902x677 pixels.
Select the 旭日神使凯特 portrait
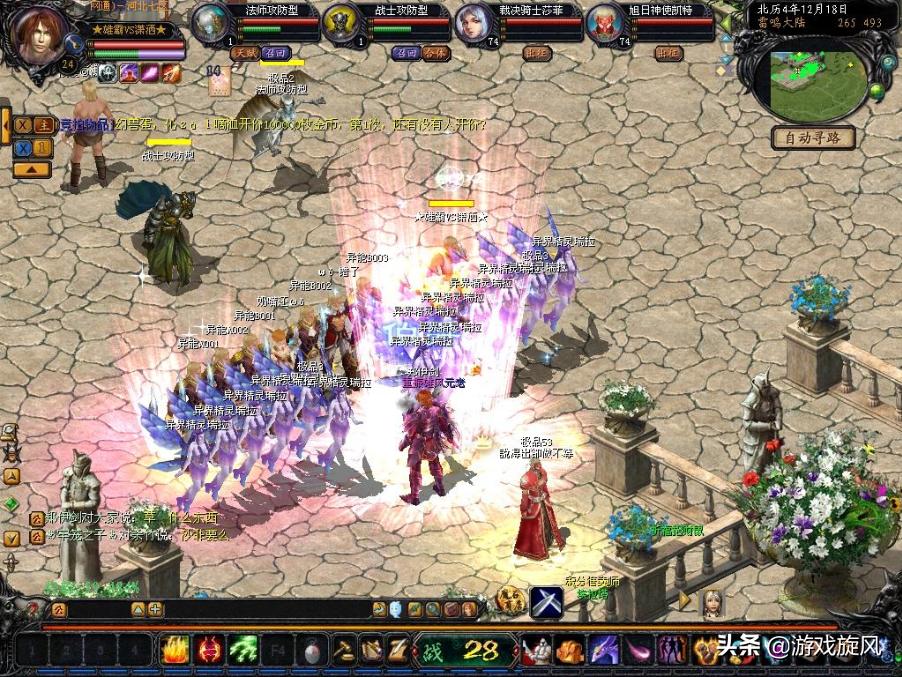604,23
